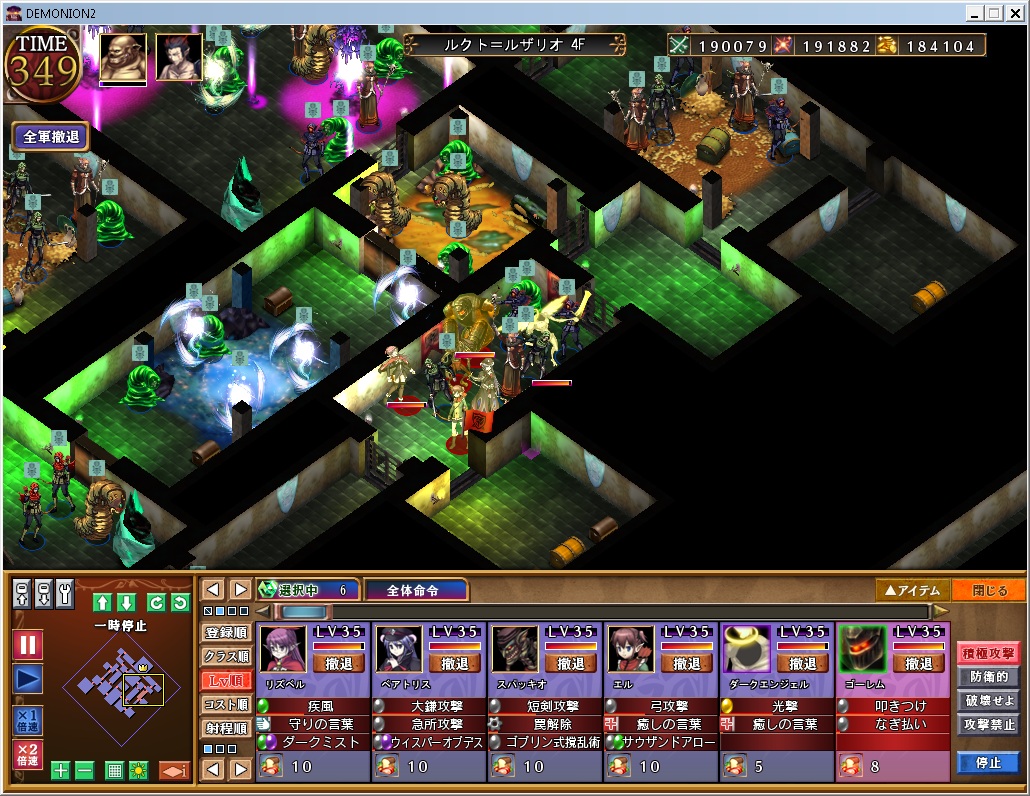Close the unit panel with 閉じる
The width and height of the screenshot is (1030, 796).
point(989,590)
